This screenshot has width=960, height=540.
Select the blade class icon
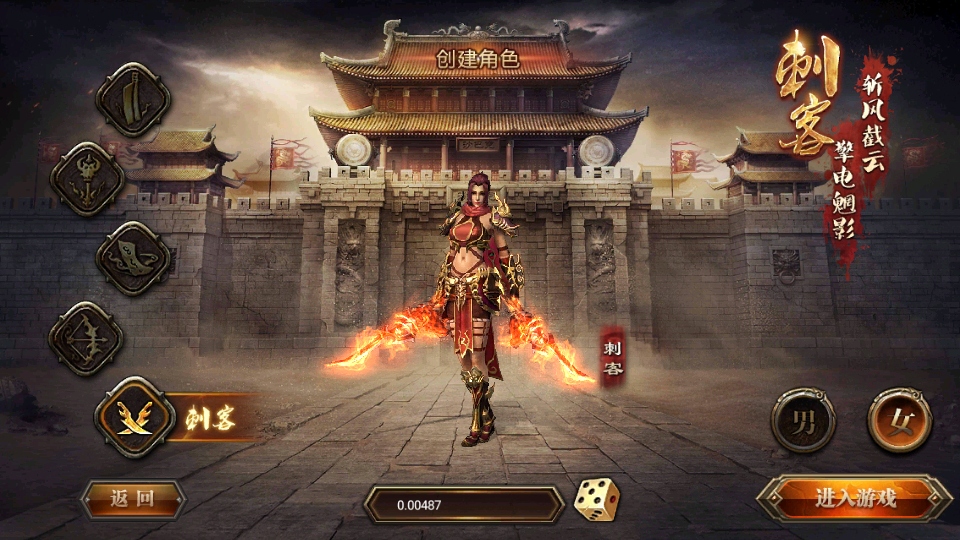click(133, 99)
